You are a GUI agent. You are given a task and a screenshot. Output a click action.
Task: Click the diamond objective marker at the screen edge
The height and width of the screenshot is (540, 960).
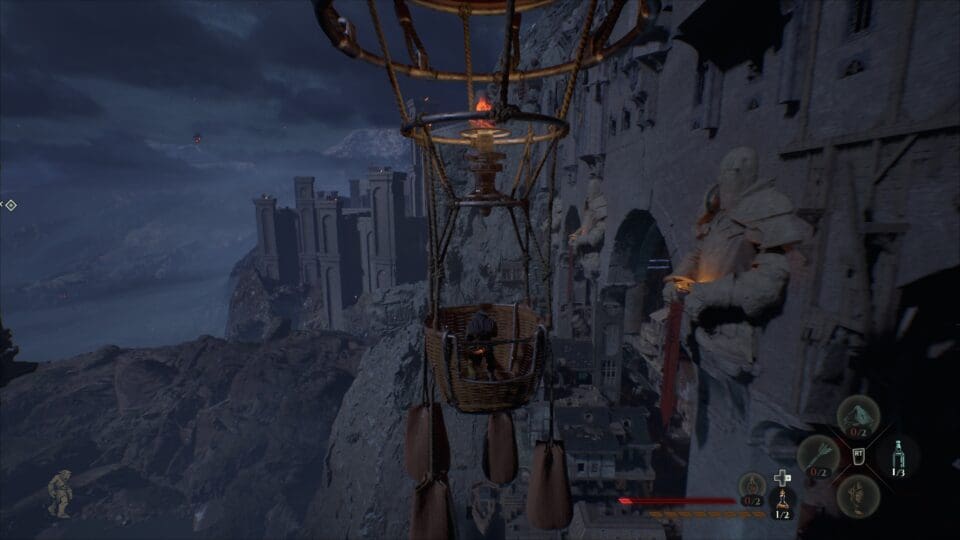pyautogui.click(x=10, y=205)
